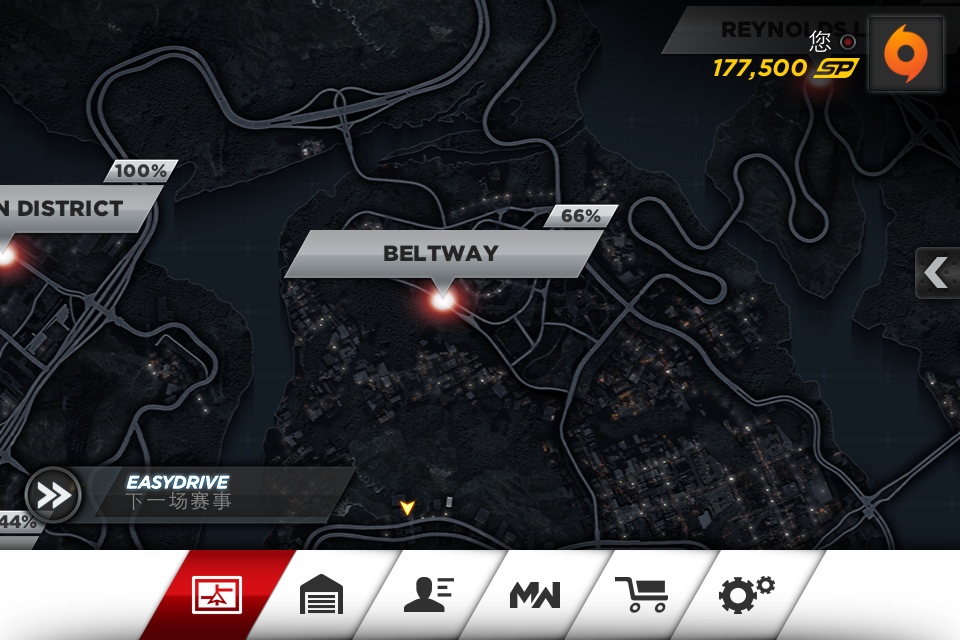Open the Most Wanted list tab
Viewport: 960px width, 640px height.
click(535, 595)
